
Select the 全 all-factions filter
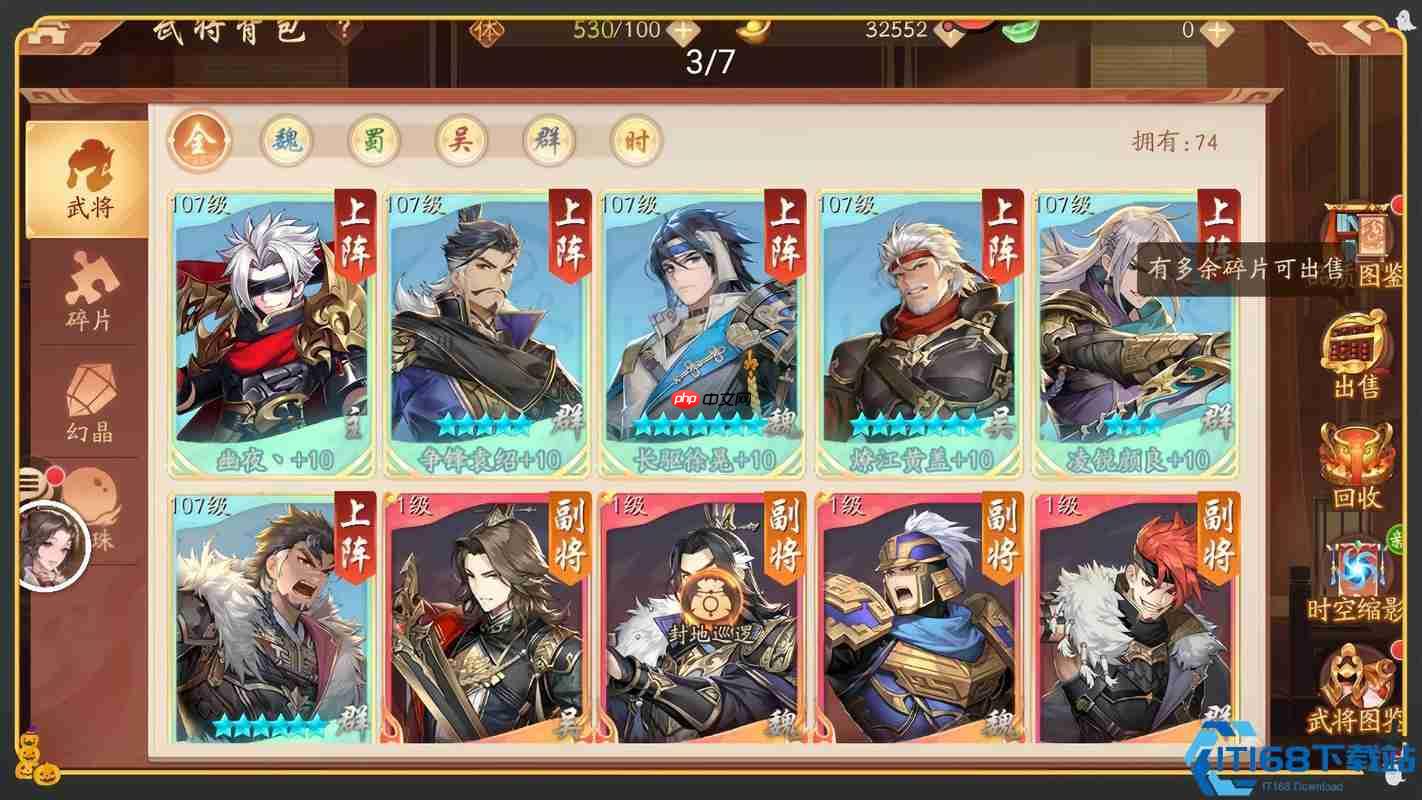pos(199,140)
